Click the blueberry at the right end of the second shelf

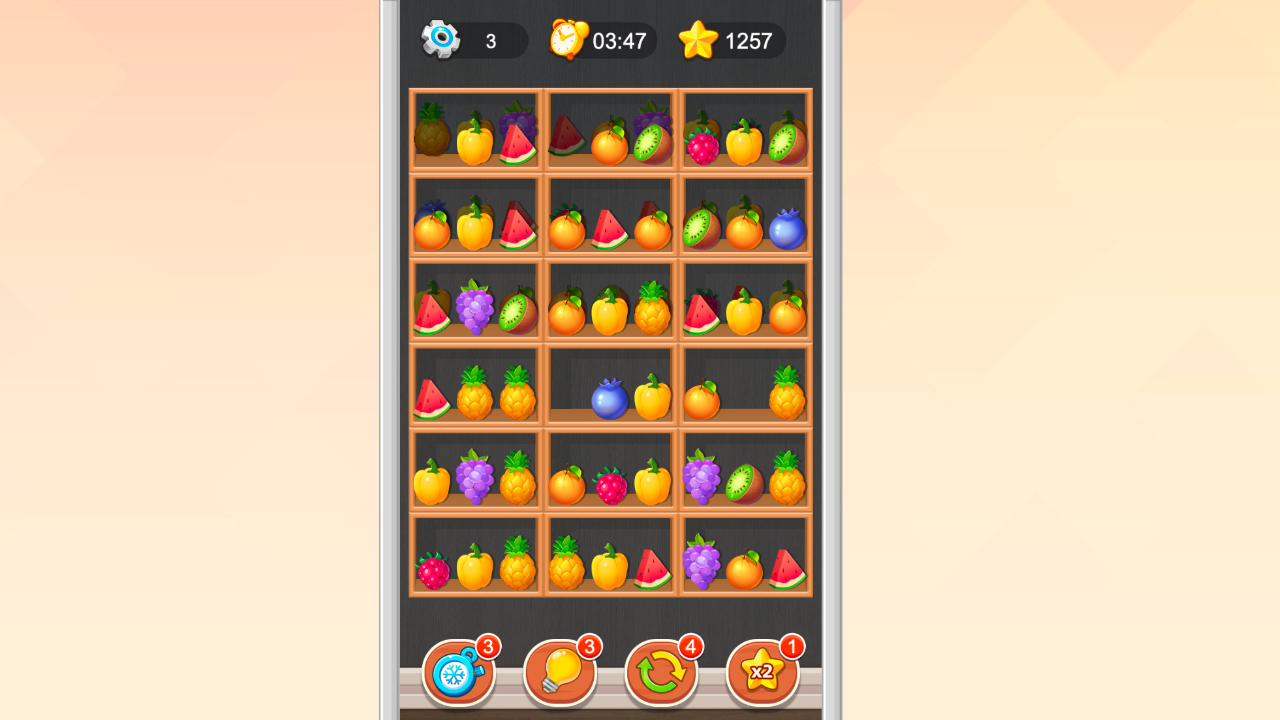pos(786,229)
